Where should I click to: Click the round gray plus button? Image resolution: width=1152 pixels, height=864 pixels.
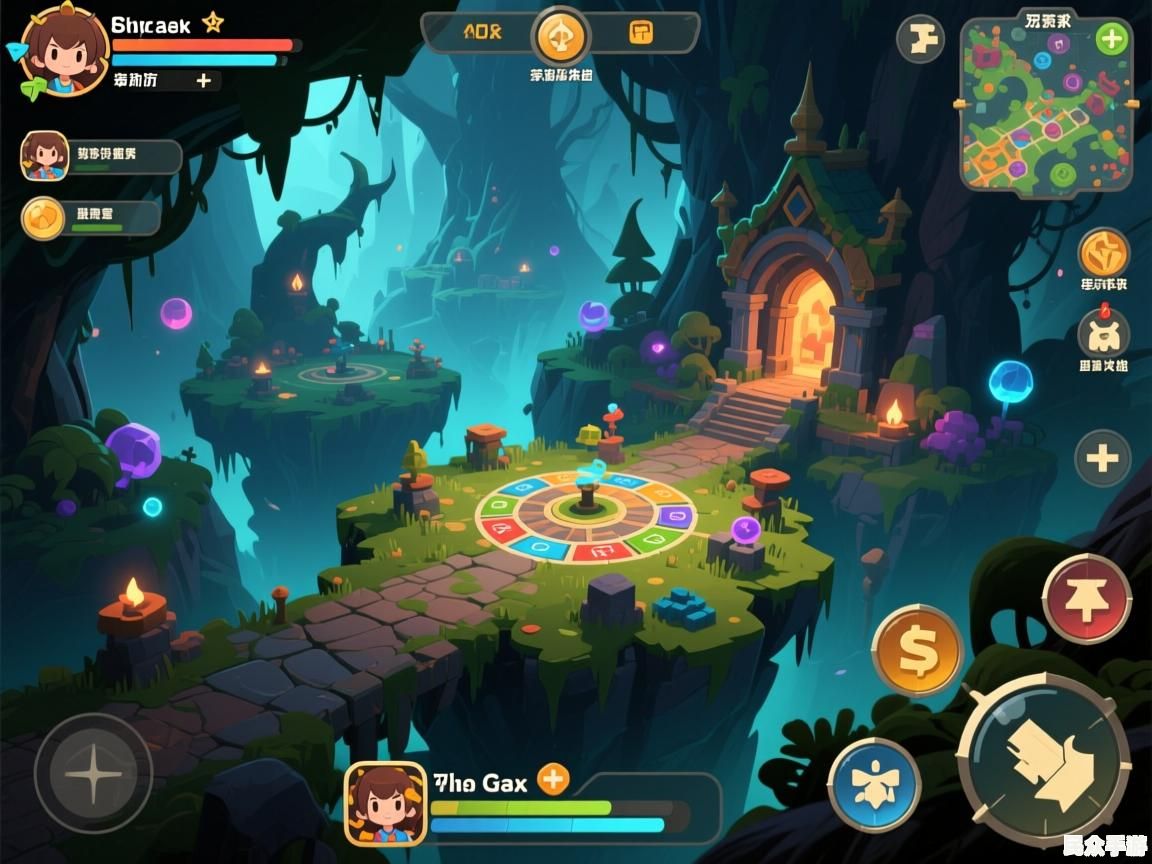point(1102,459)
